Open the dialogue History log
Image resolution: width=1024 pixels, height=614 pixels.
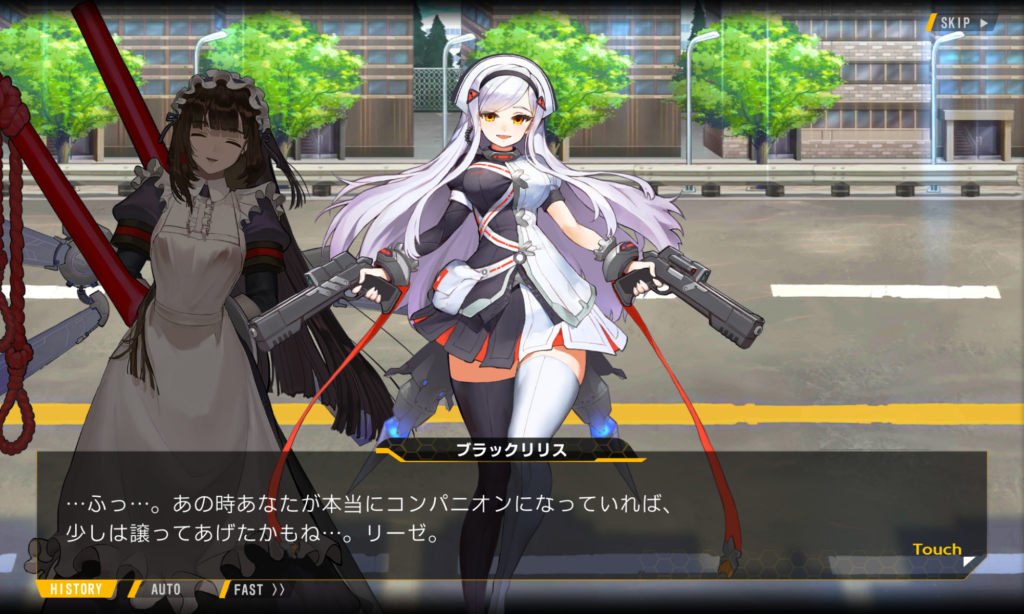[76, 589]
